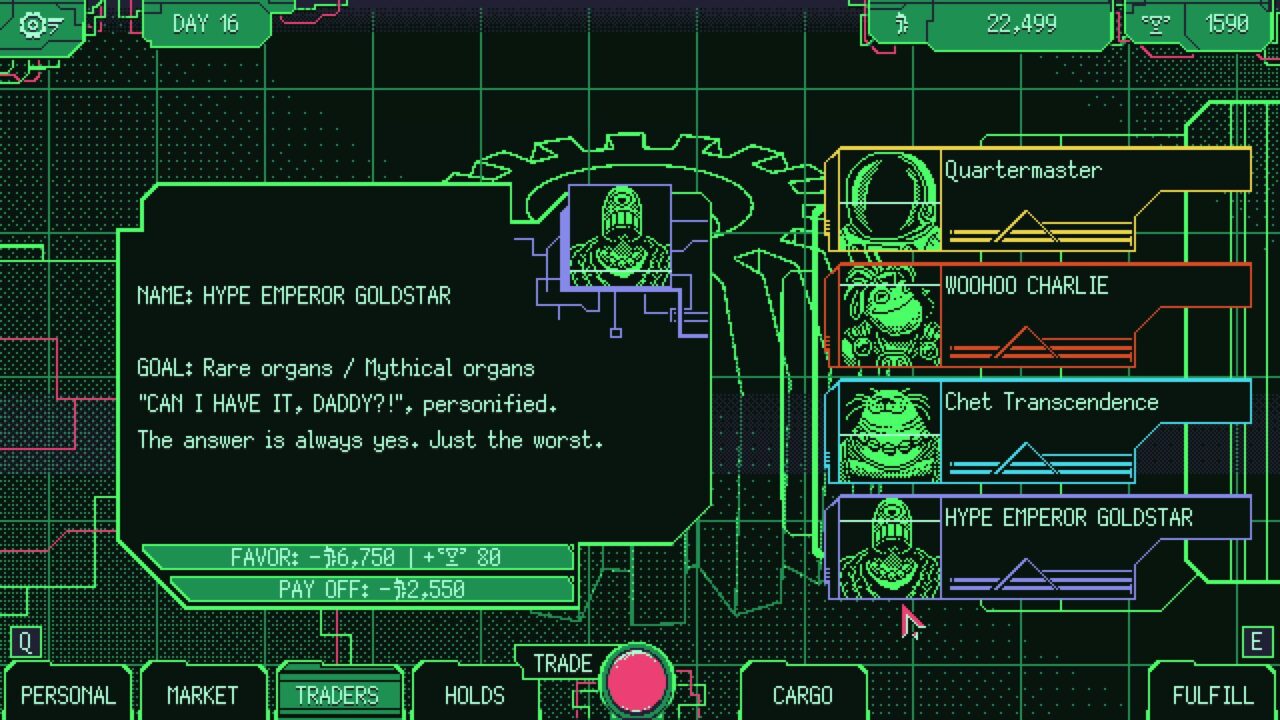Viewport: 1280px width, 720px height.
Task: Switch to the PERSONAL tab
Action: (68, 695)
